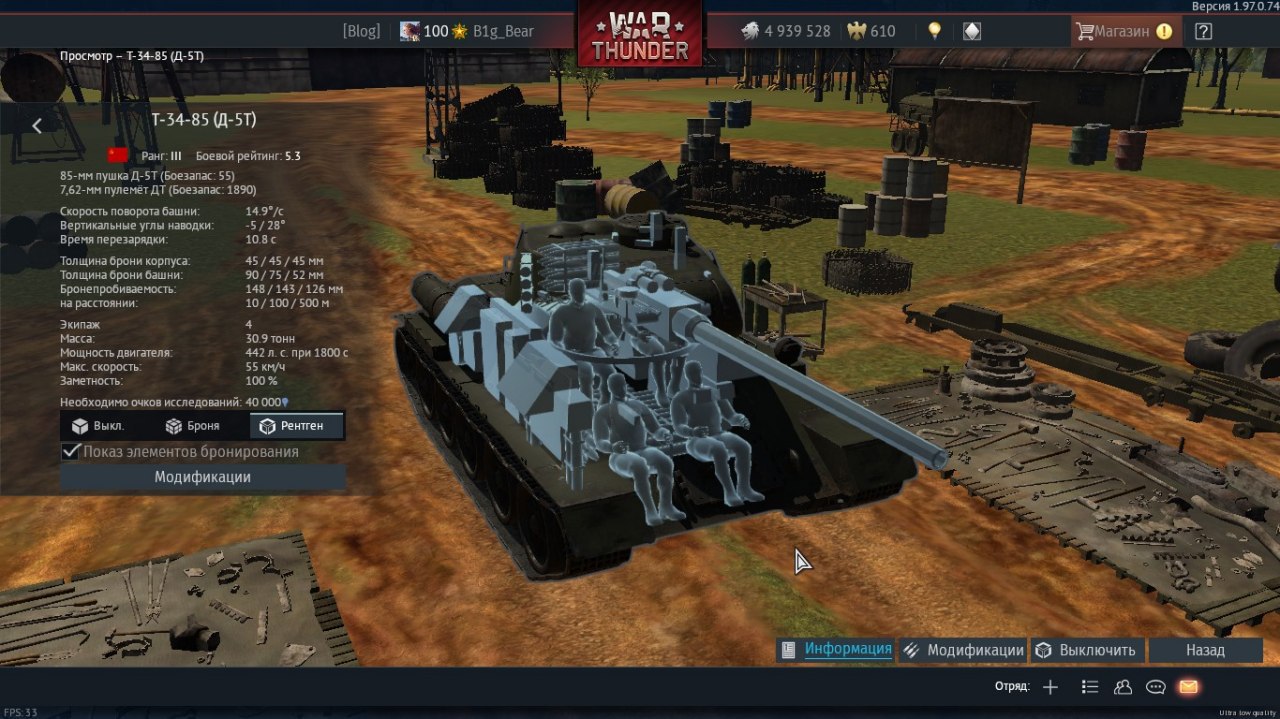Switch to the Броня armor view

pos(192,426)
